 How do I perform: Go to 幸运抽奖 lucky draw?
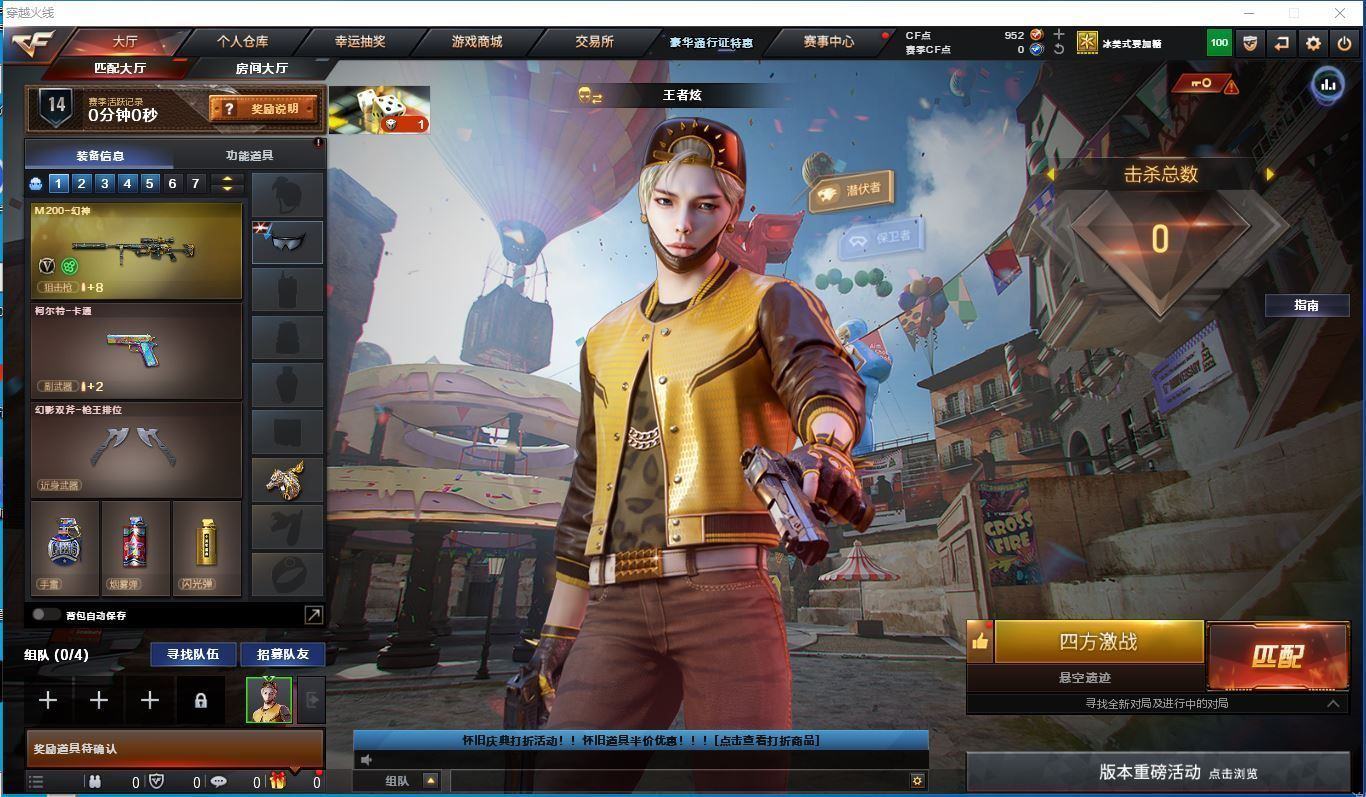(x=360, y=42)
